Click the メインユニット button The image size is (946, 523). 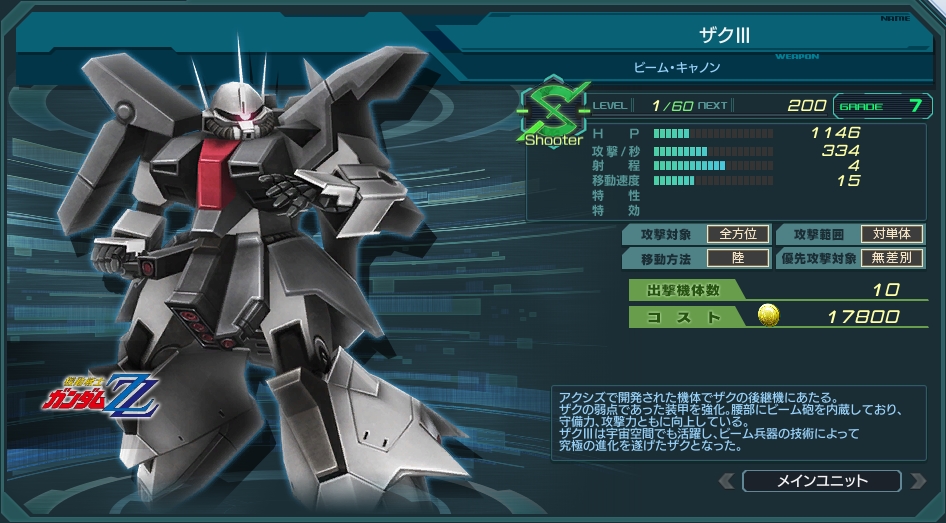(x=821, y=481)
